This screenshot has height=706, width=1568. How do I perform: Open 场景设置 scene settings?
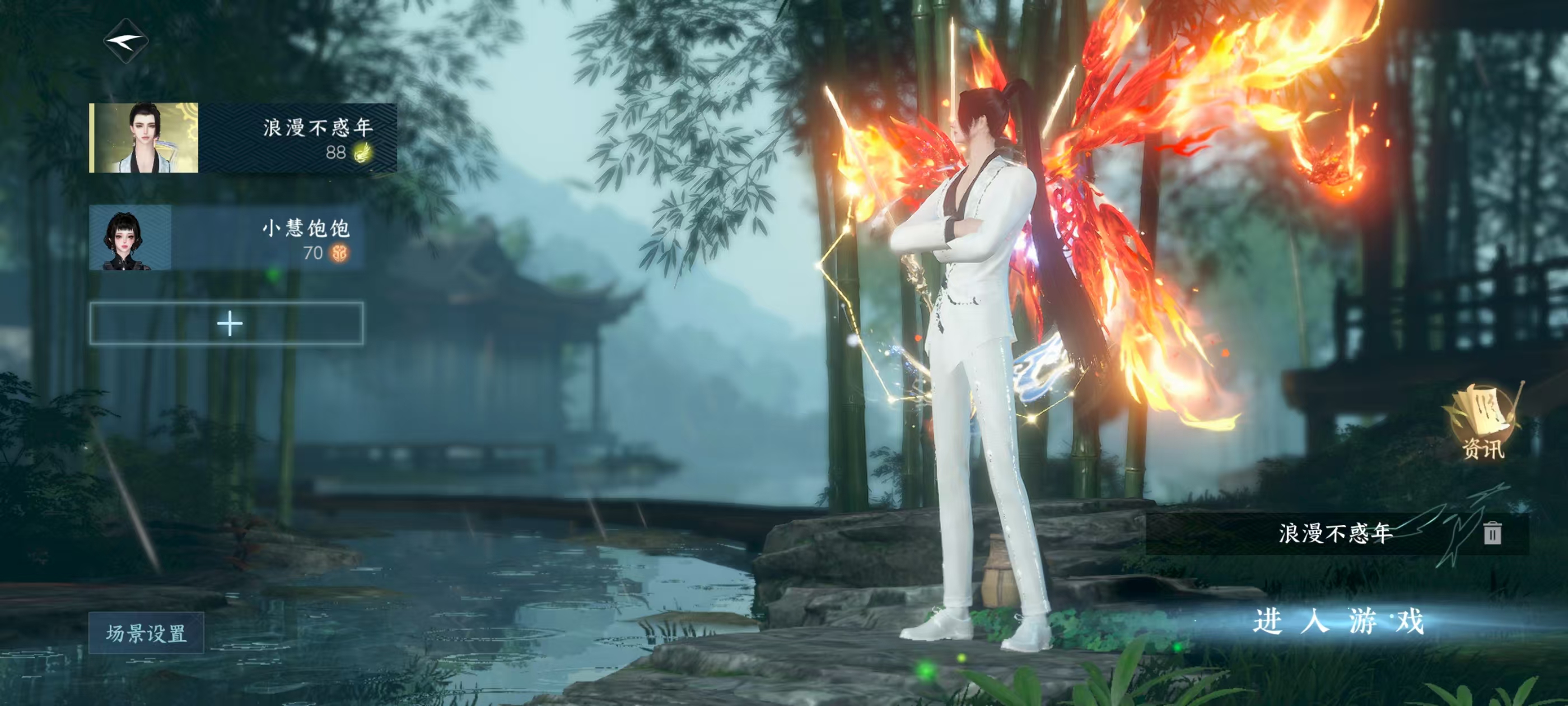tap(146, 633)
